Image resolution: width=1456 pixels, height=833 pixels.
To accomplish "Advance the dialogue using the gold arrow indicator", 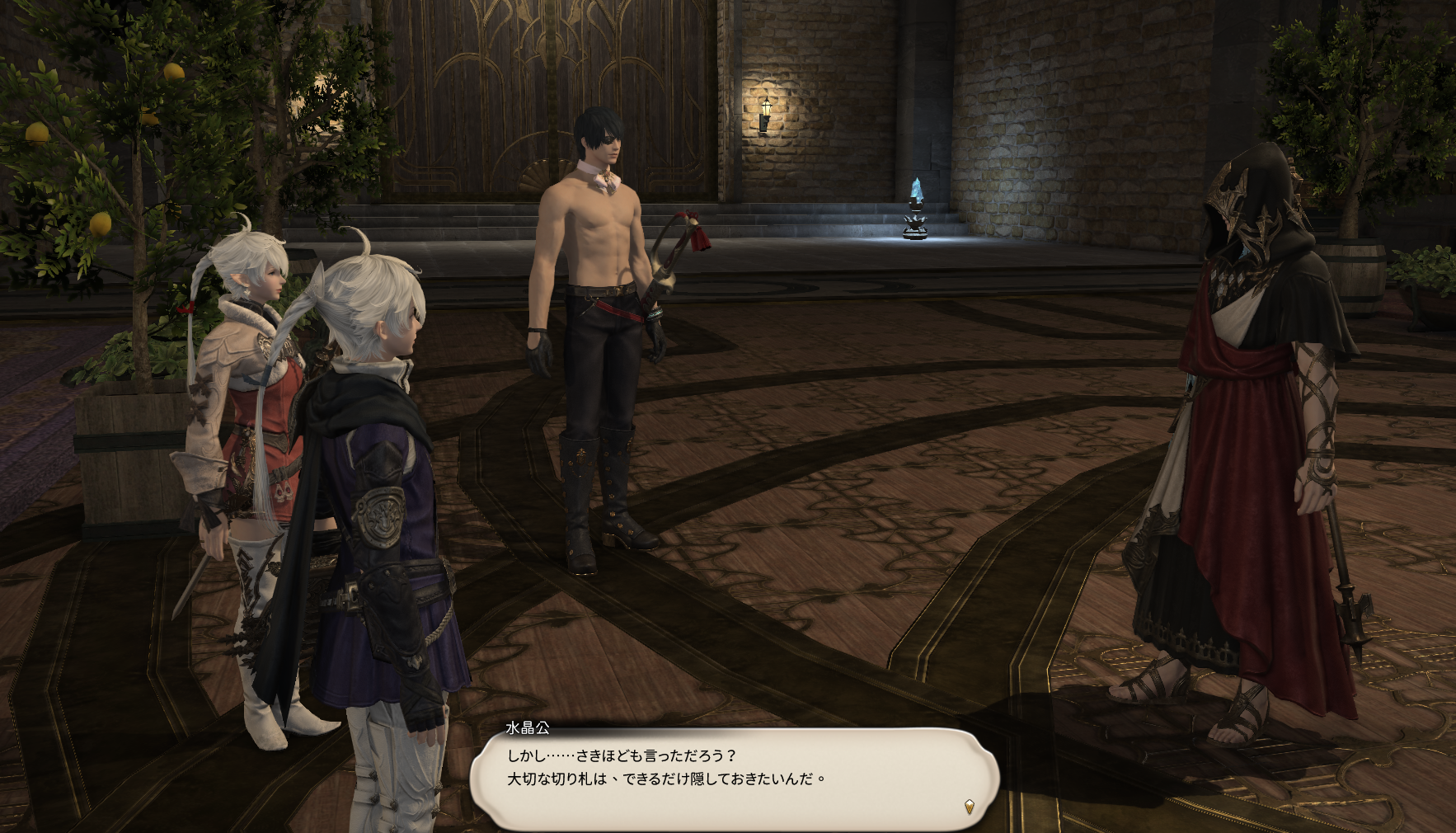I will 970,807.
